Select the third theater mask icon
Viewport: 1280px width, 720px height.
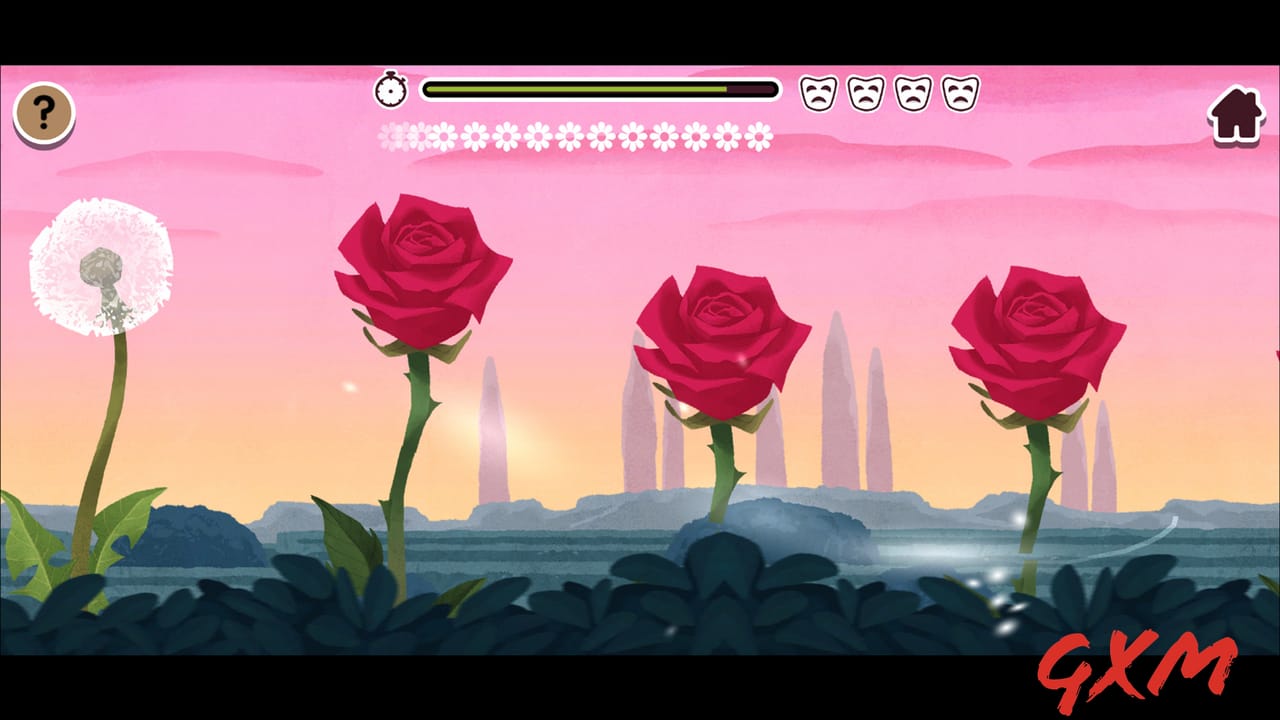tap(912, 92)
